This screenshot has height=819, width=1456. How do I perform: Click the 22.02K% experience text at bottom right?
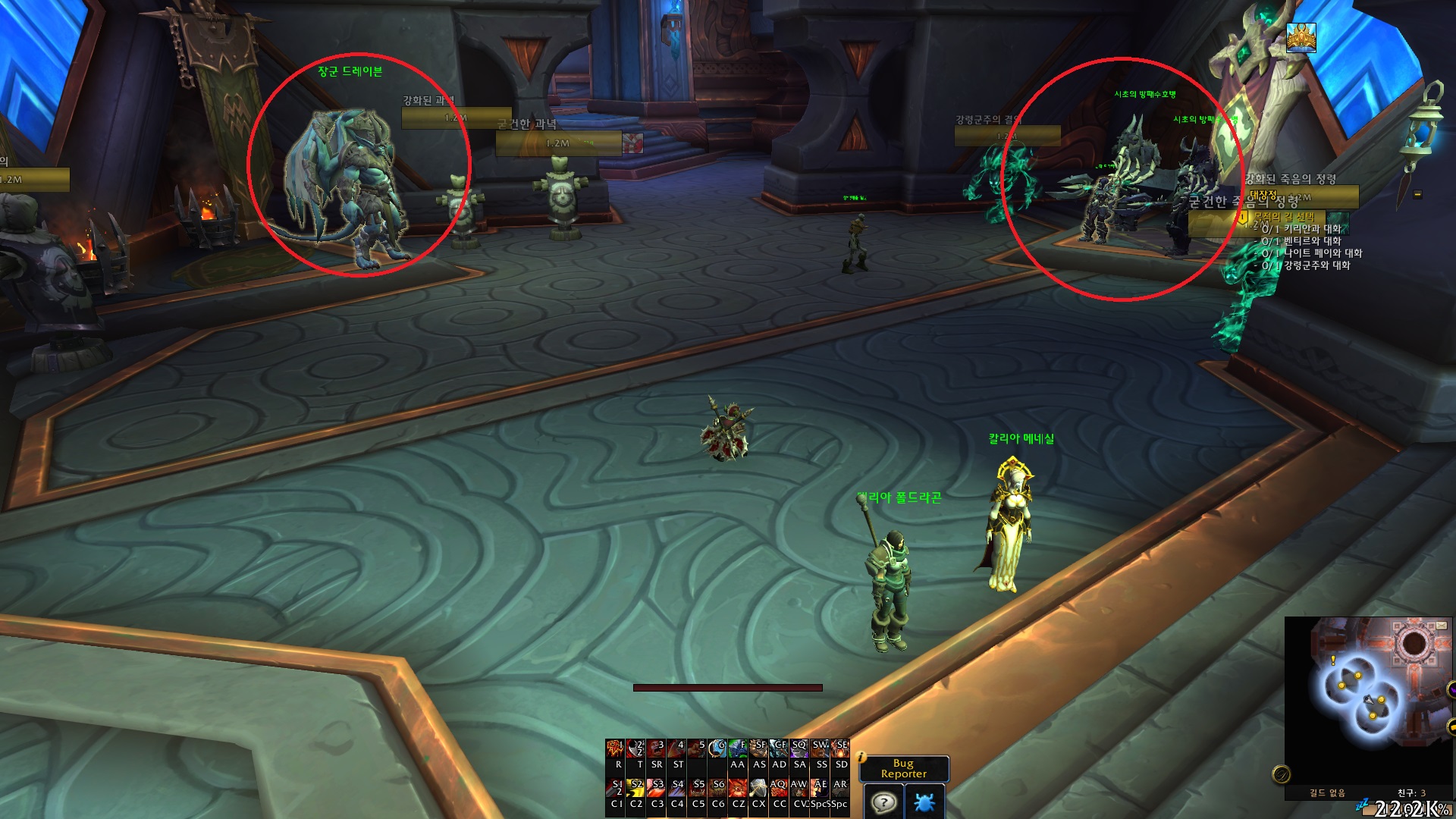tap(1411, 806)
